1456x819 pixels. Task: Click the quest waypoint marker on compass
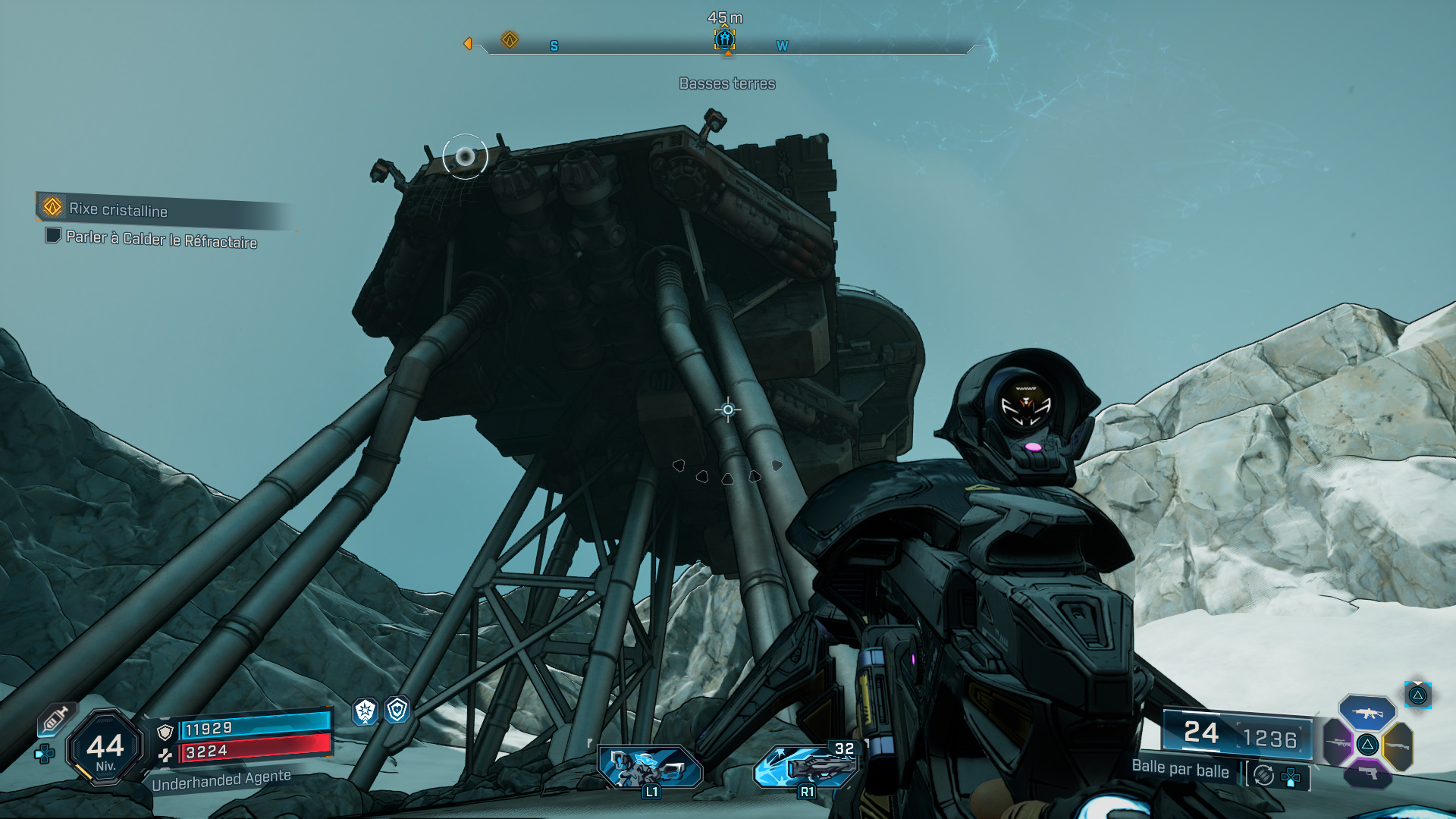click(x=725, y=39)
